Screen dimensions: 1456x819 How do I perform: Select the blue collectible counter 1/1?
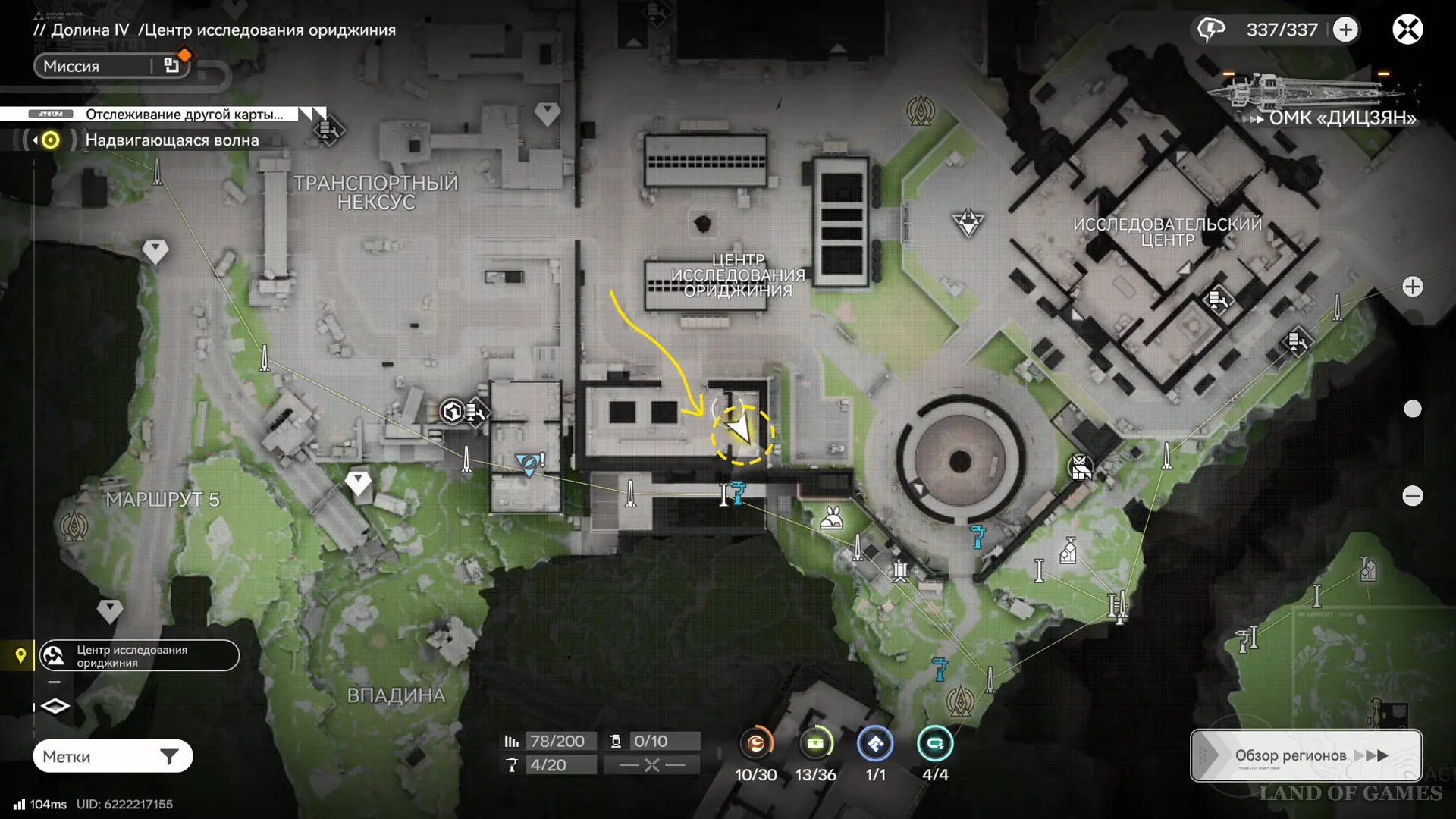[x=875, y=744]
